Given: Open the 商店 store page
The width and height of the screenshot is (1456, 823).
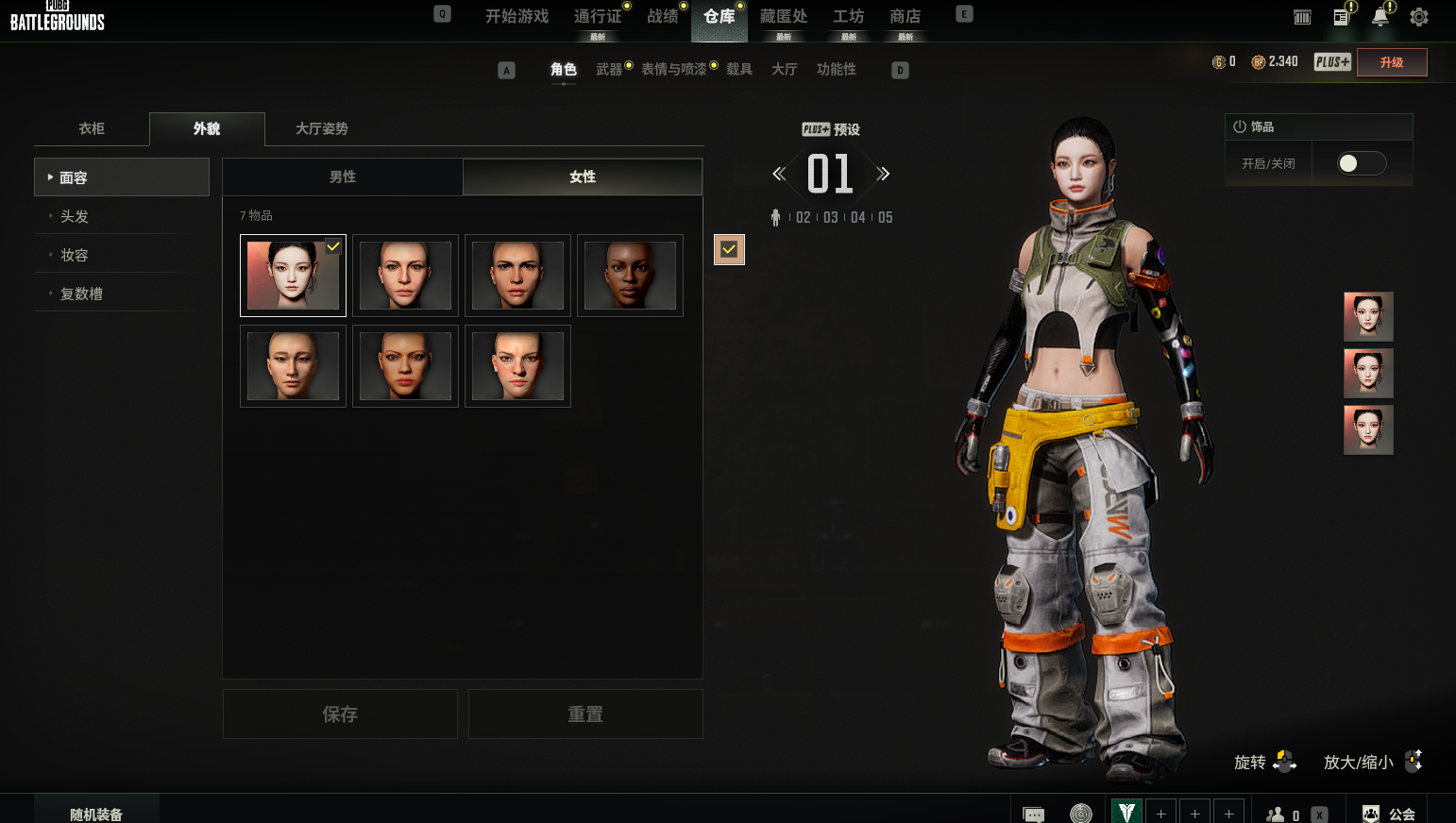Looking at the screenshot, I should pos(905,17).
